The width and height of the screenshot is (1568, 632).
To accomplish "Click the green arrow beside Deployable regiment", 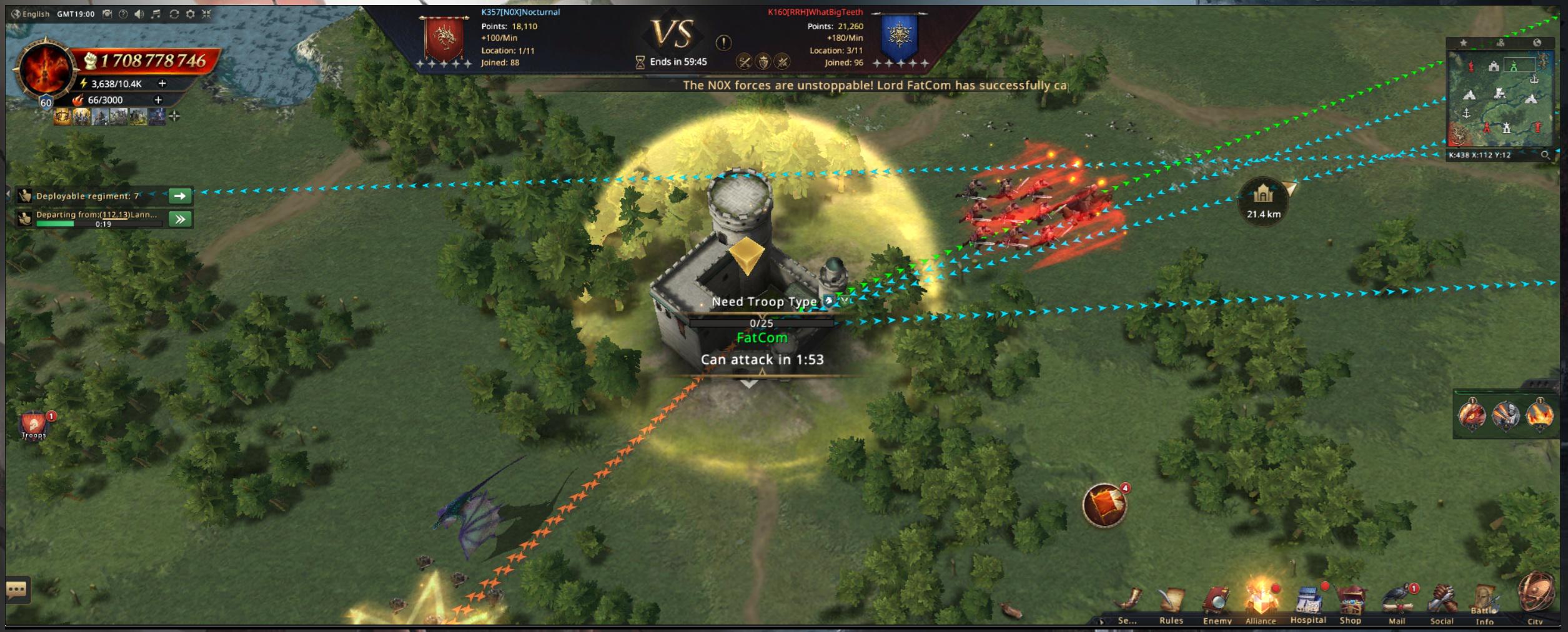I will (180, 196).
